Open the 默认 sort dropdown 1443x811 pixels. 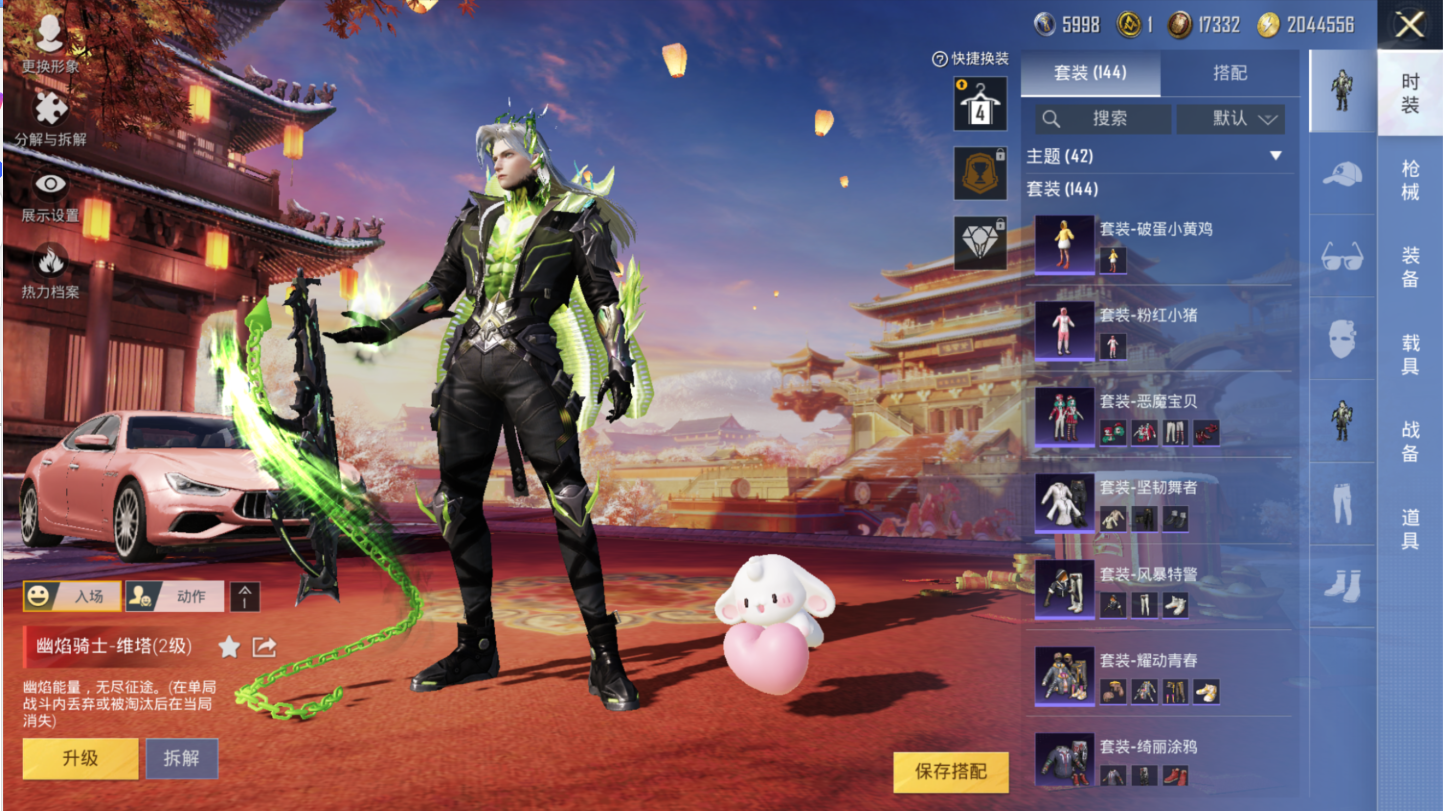coord(1231,119)
